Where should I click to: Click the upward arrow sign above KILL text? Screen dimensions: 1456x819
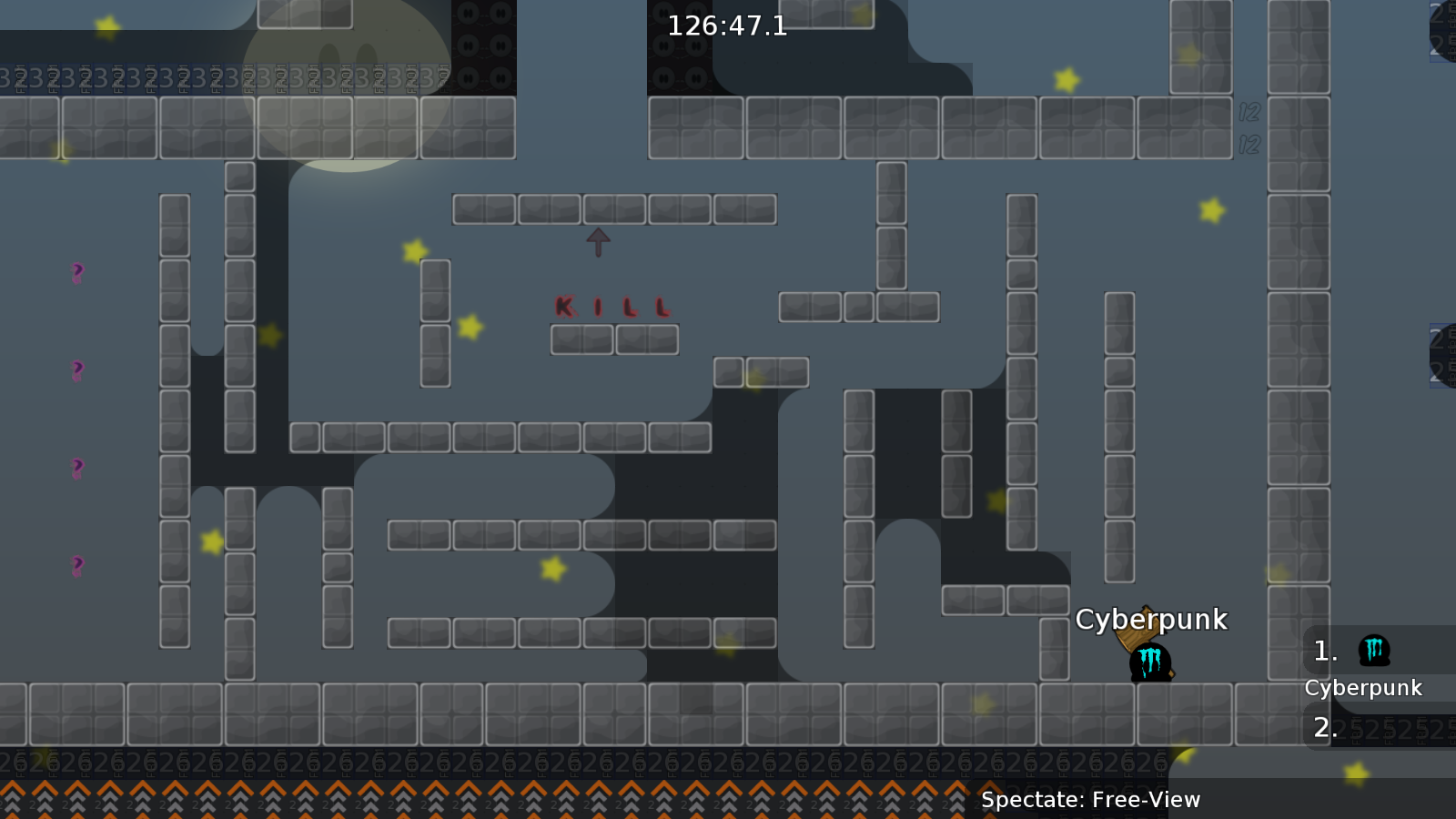point(599,240)
